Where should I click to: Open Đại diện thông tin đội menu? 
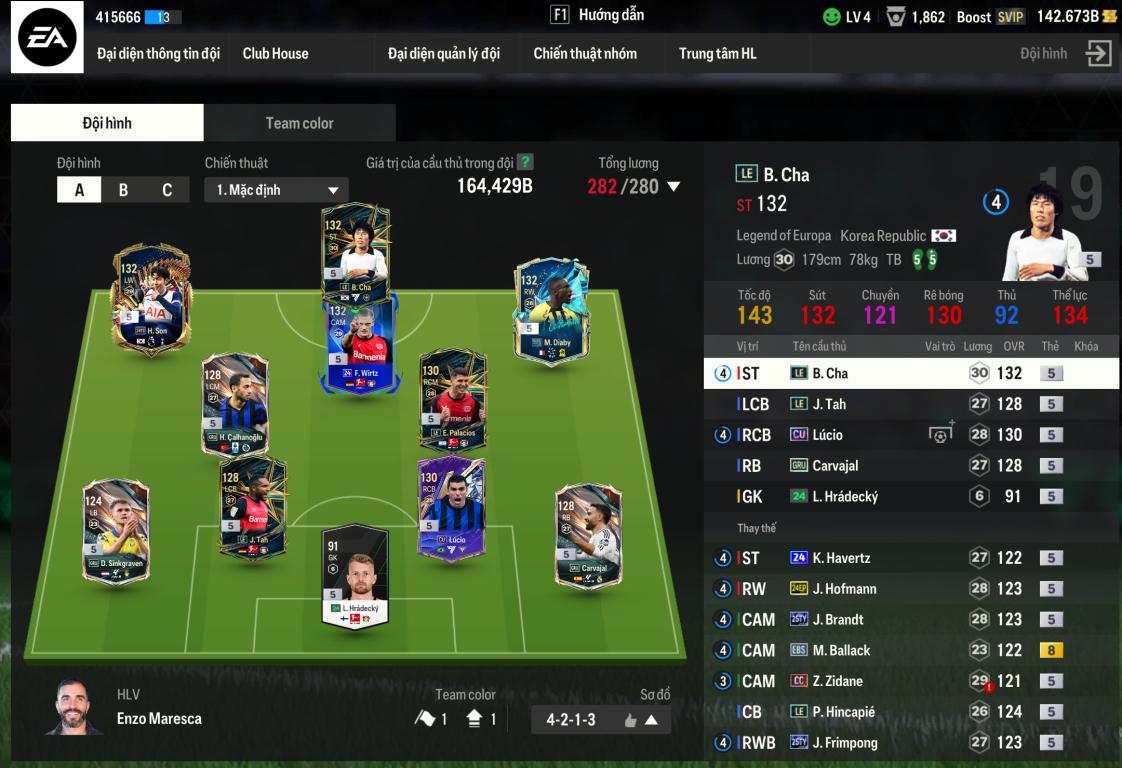158,54
